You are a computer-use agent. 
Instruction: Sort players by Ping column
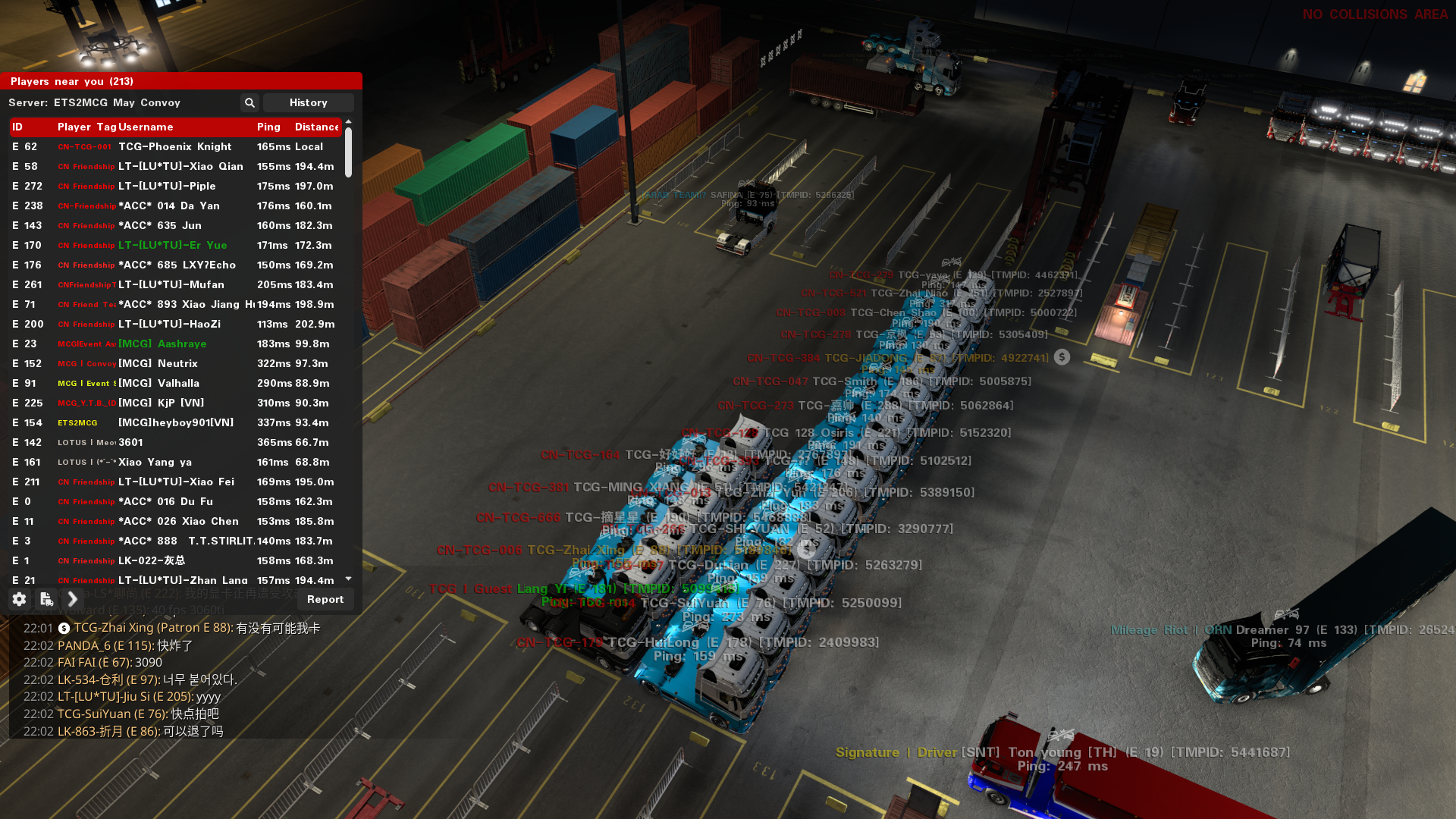[x=268, y=127]
